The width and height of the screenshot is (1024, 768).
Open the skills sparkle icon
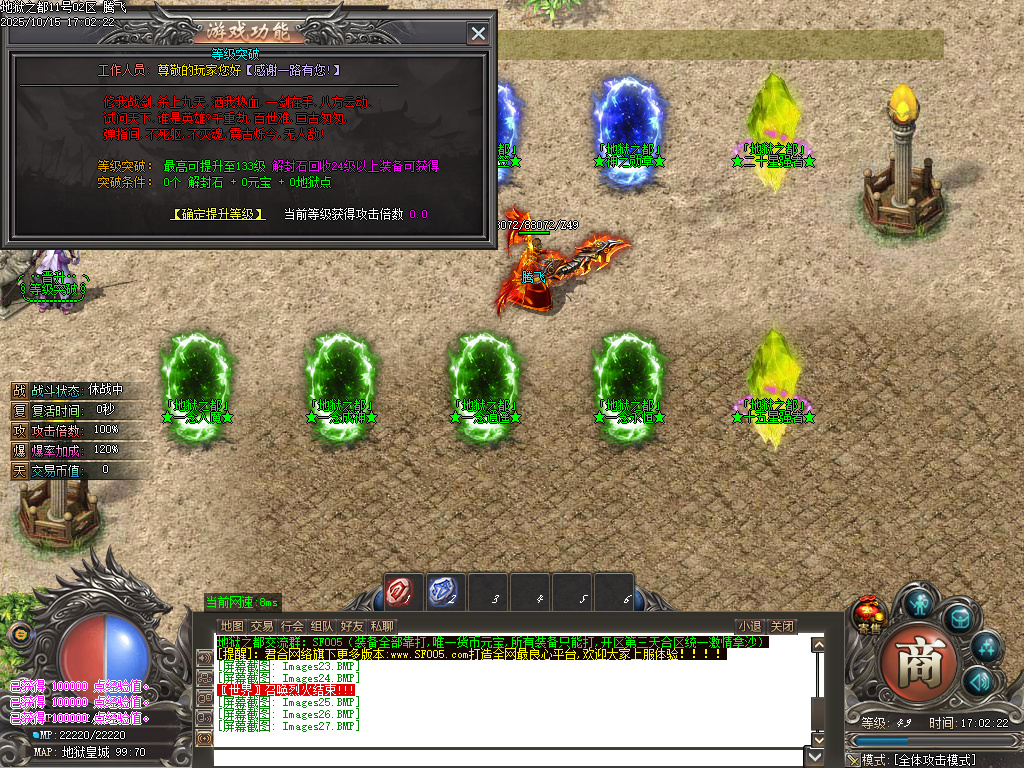(986, 648)
